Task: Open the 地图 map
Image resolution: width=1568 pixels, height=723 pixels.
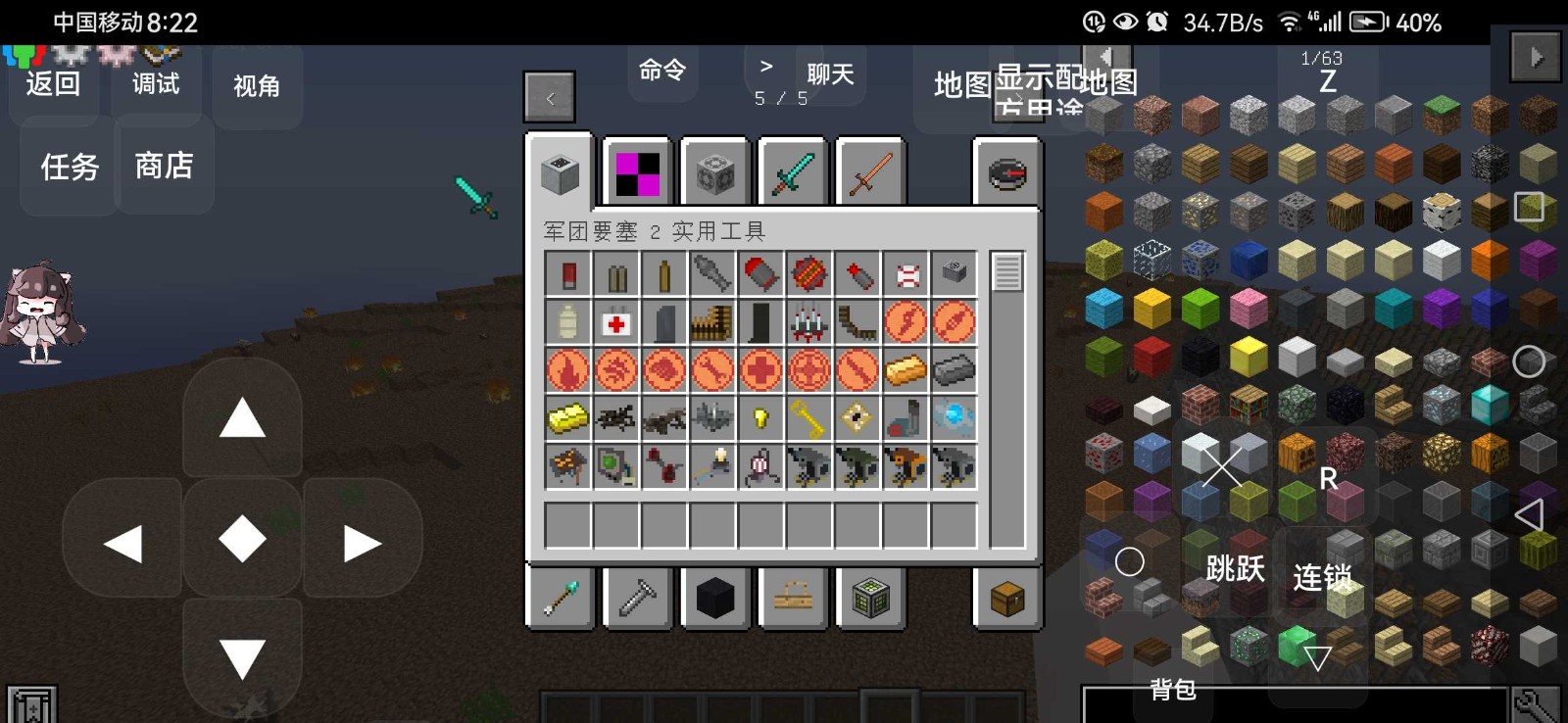Action: point(961,85)
